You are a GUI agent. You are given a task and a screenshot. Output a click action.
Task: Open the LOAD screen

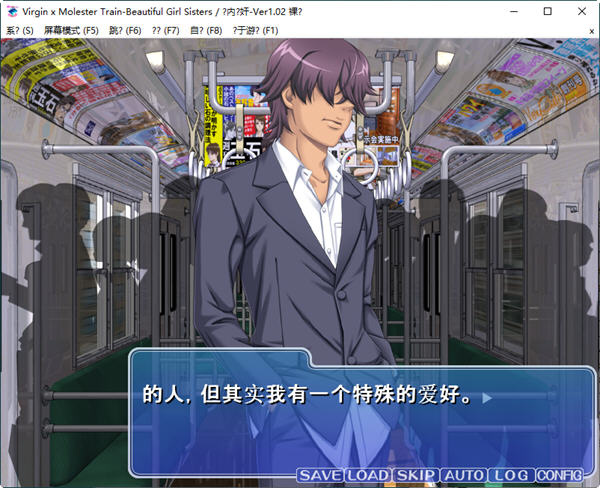click(367, 475)
